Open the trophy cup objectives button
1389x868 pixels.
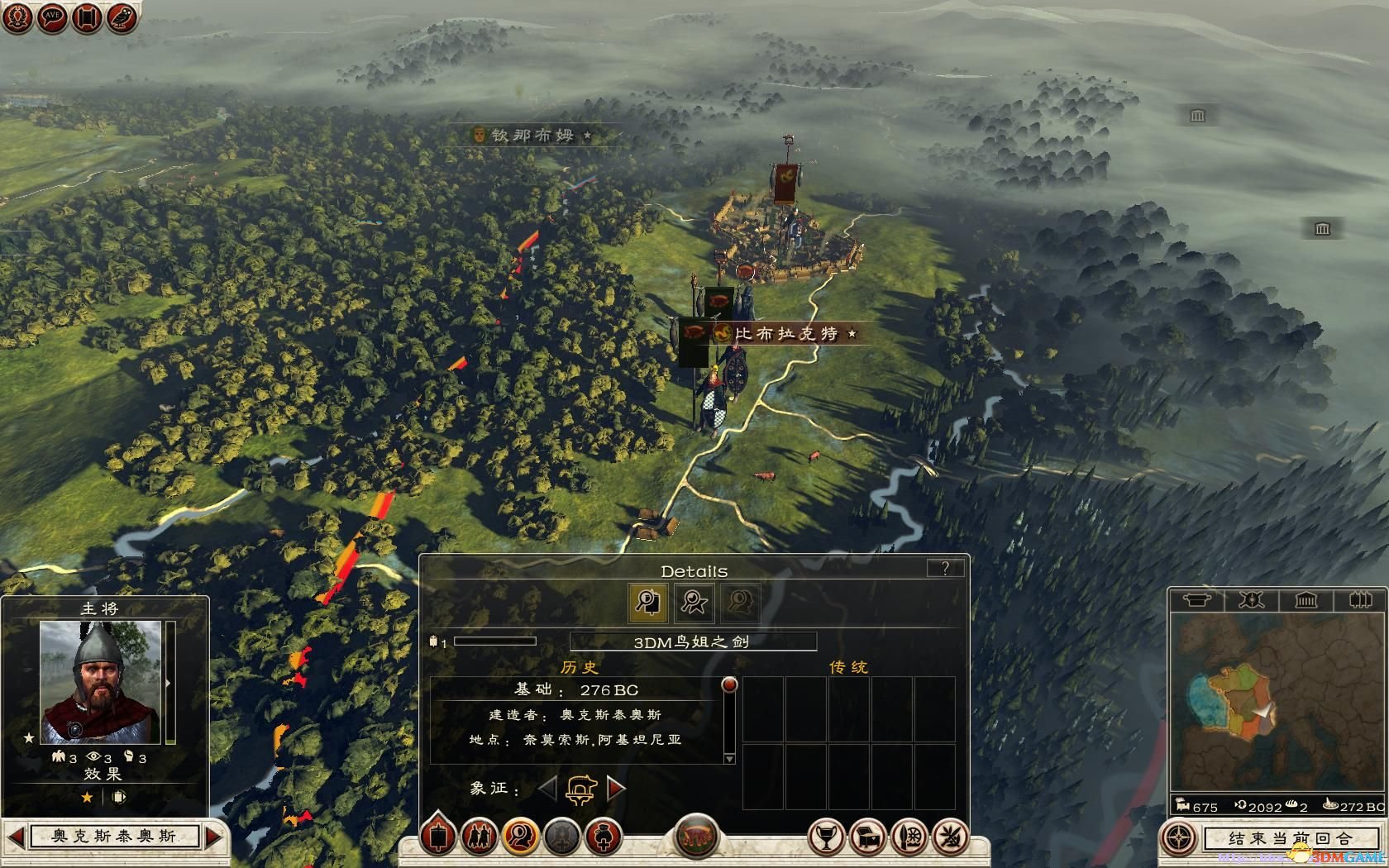pyautogui.click(x=824, y=837)
